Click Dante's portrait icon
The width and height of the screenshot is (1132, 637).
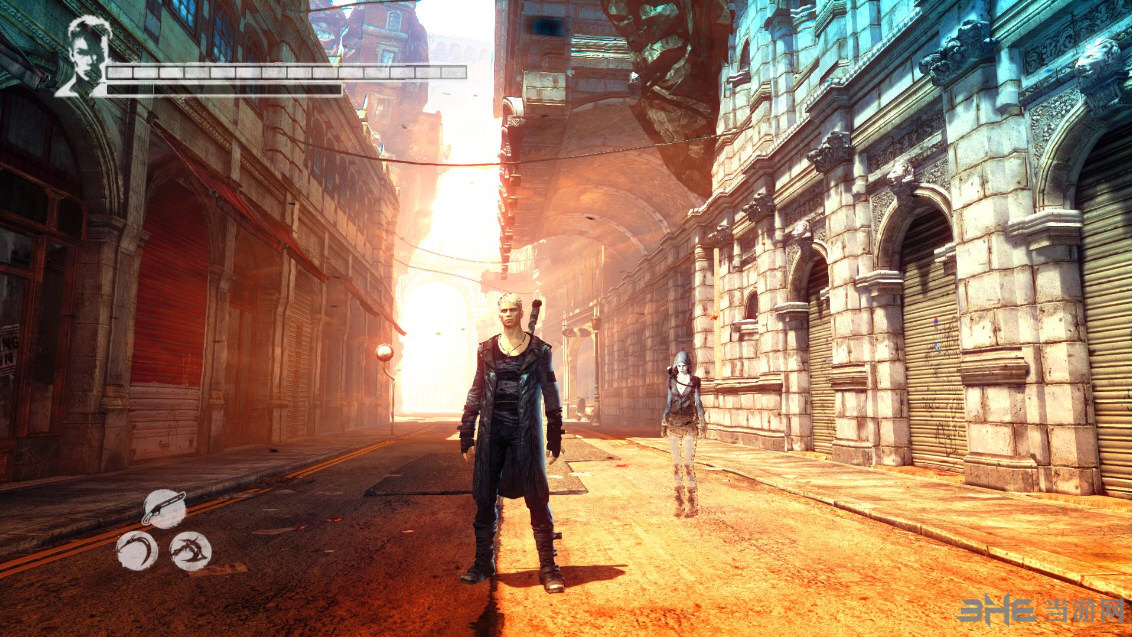pos(82,56)
